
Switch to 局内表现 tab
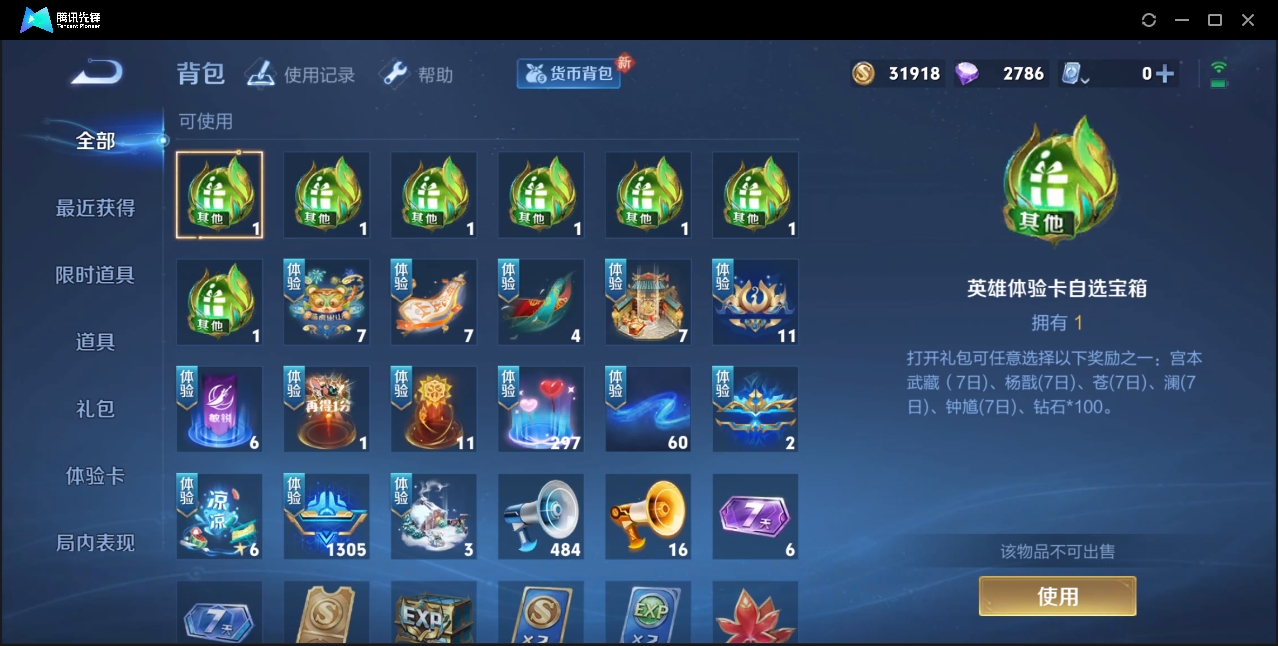pos(95,543)
